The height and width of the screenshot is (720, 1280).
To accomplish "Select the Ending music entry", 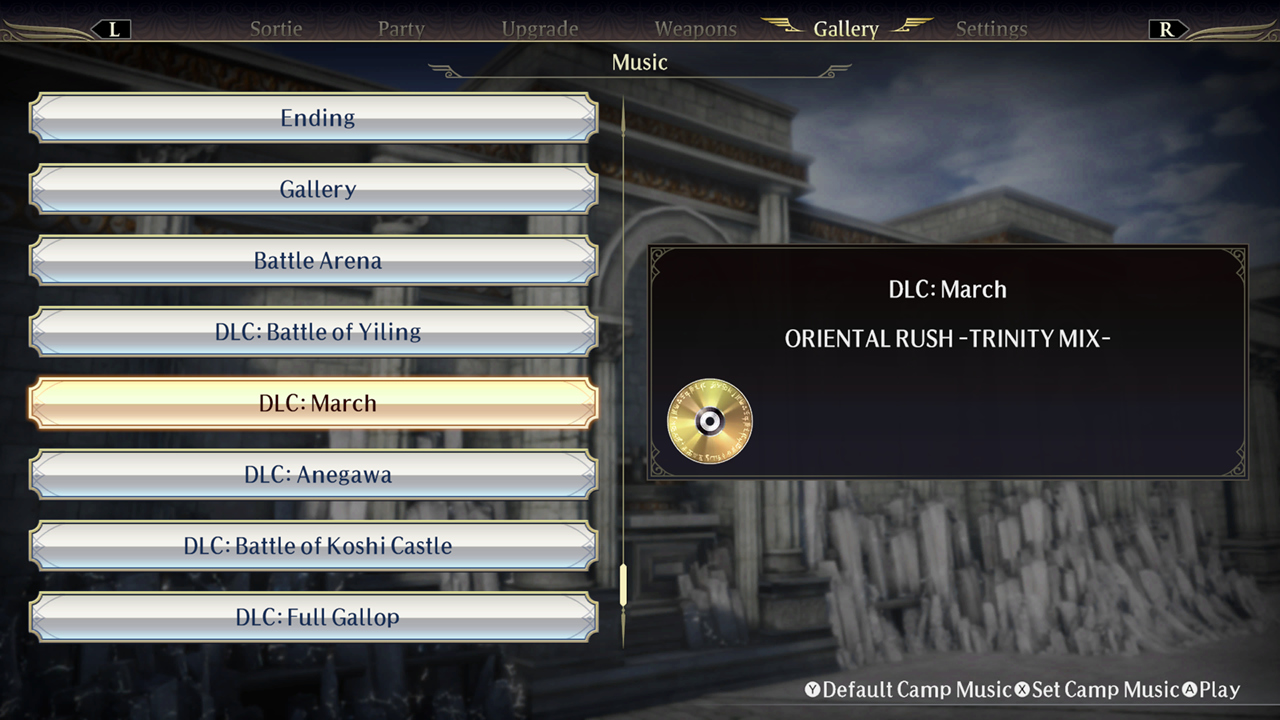I will [x=316, y=118].
